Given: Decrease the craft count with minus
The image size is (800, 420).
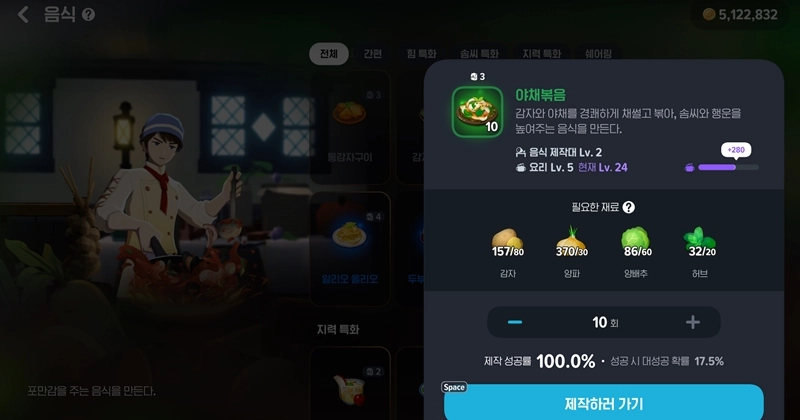Looking at the screenshot, I should click(x=515, y=322).
